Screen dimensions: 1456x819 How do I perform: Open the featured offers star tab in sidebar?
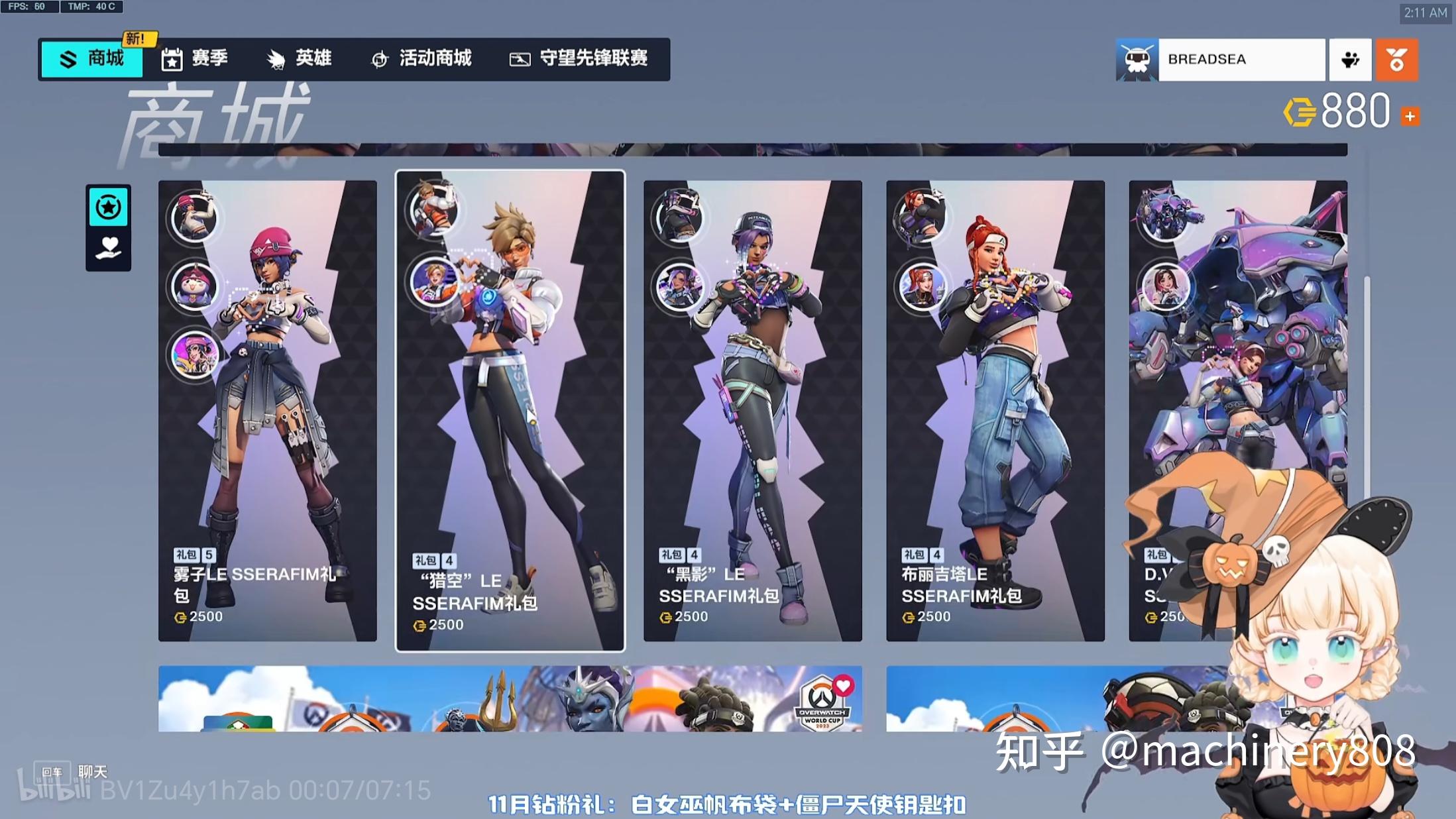[x=108, y=207]
